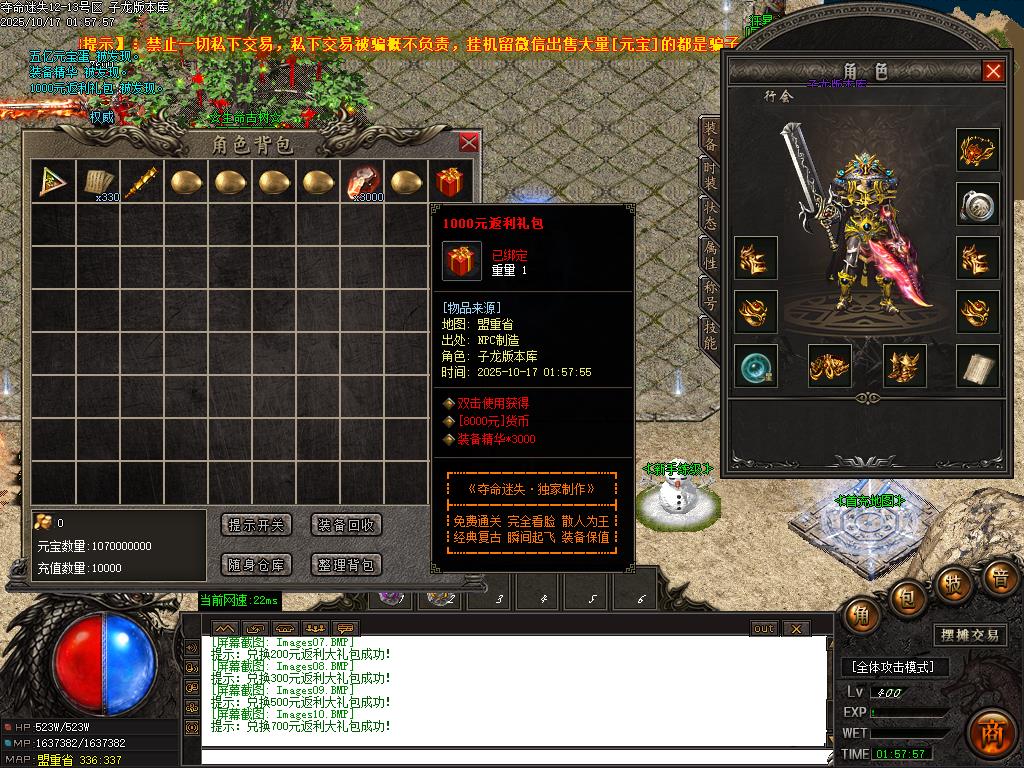Open the round 商 shop button
The width and height of the screenshot is (1024, 768).
[991, 732]
